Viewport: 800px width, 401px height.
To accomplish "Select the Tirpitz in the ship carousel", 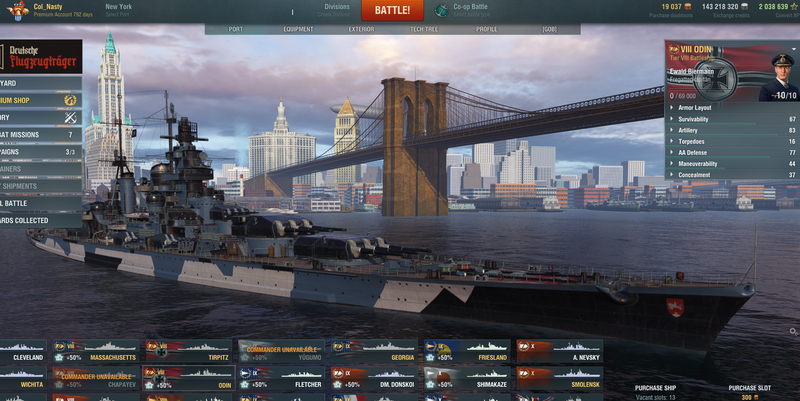I will pyautogui.click(x=189, y=351).
